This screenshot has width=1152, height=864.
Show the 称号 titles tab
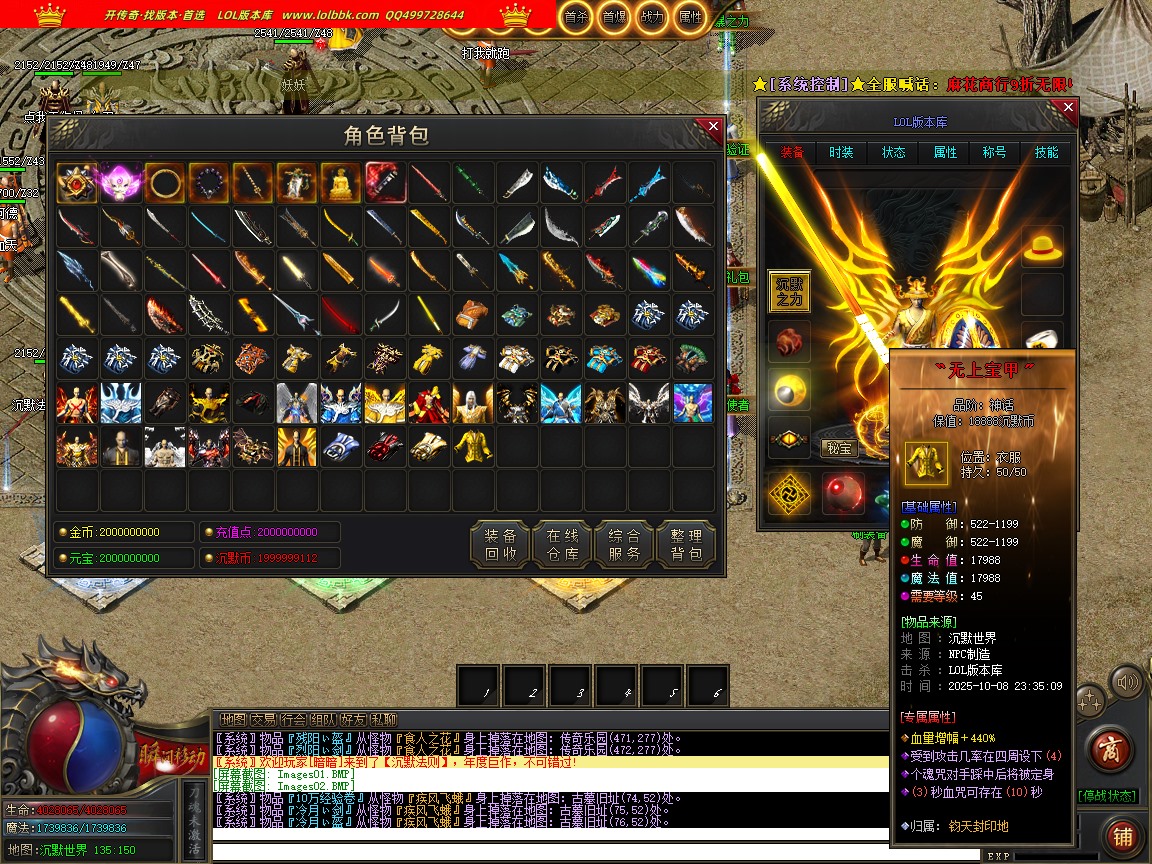click(x=994, y=153)
